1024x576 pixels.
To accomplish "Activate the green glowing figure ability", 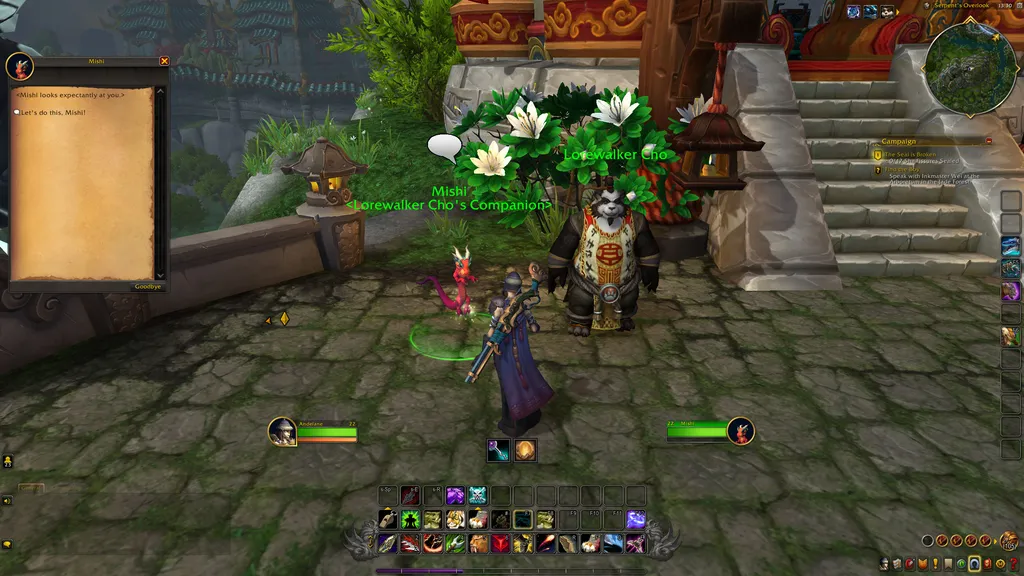I will (x=410, y=520).
